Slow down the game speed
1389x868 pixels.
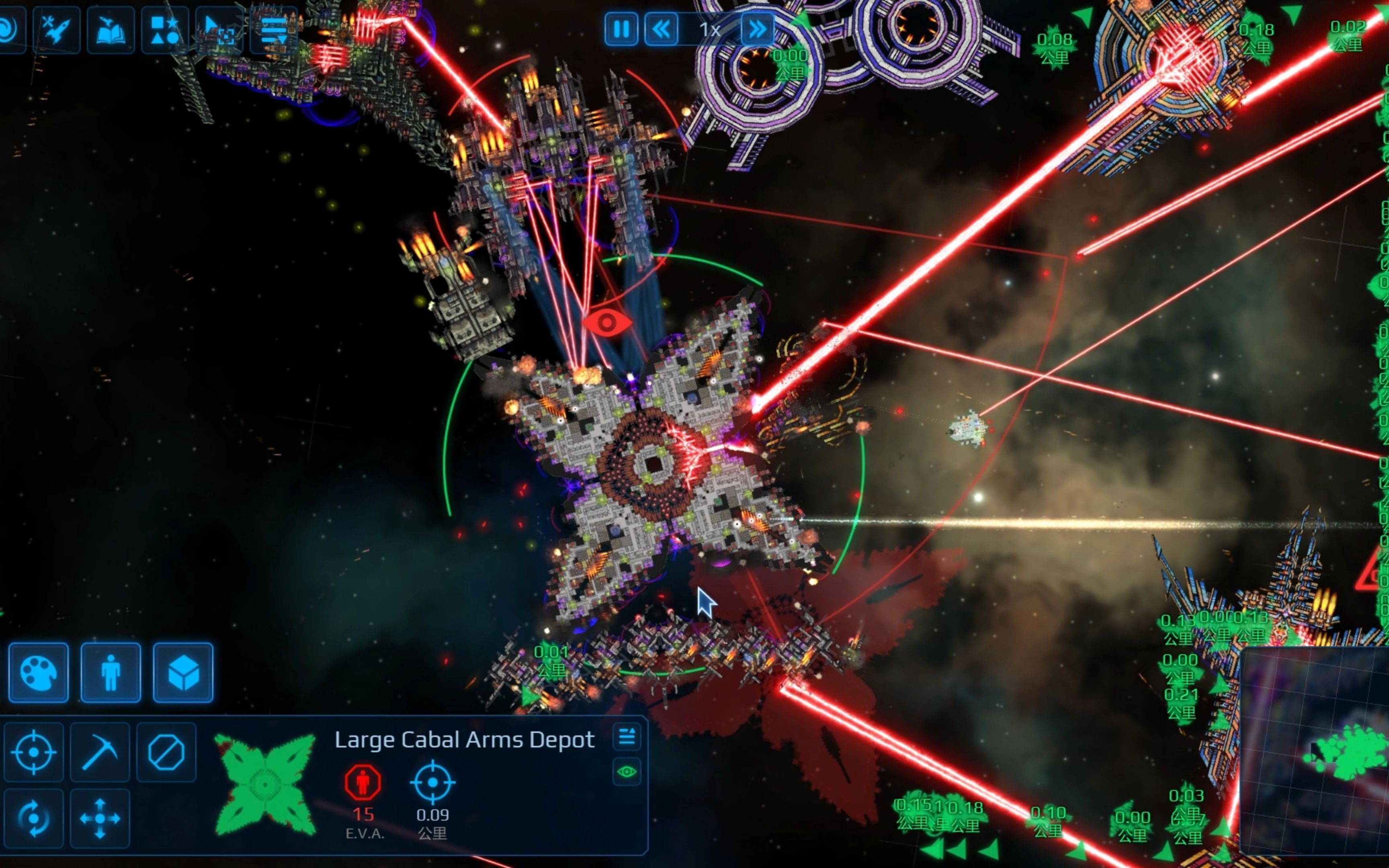661,29
